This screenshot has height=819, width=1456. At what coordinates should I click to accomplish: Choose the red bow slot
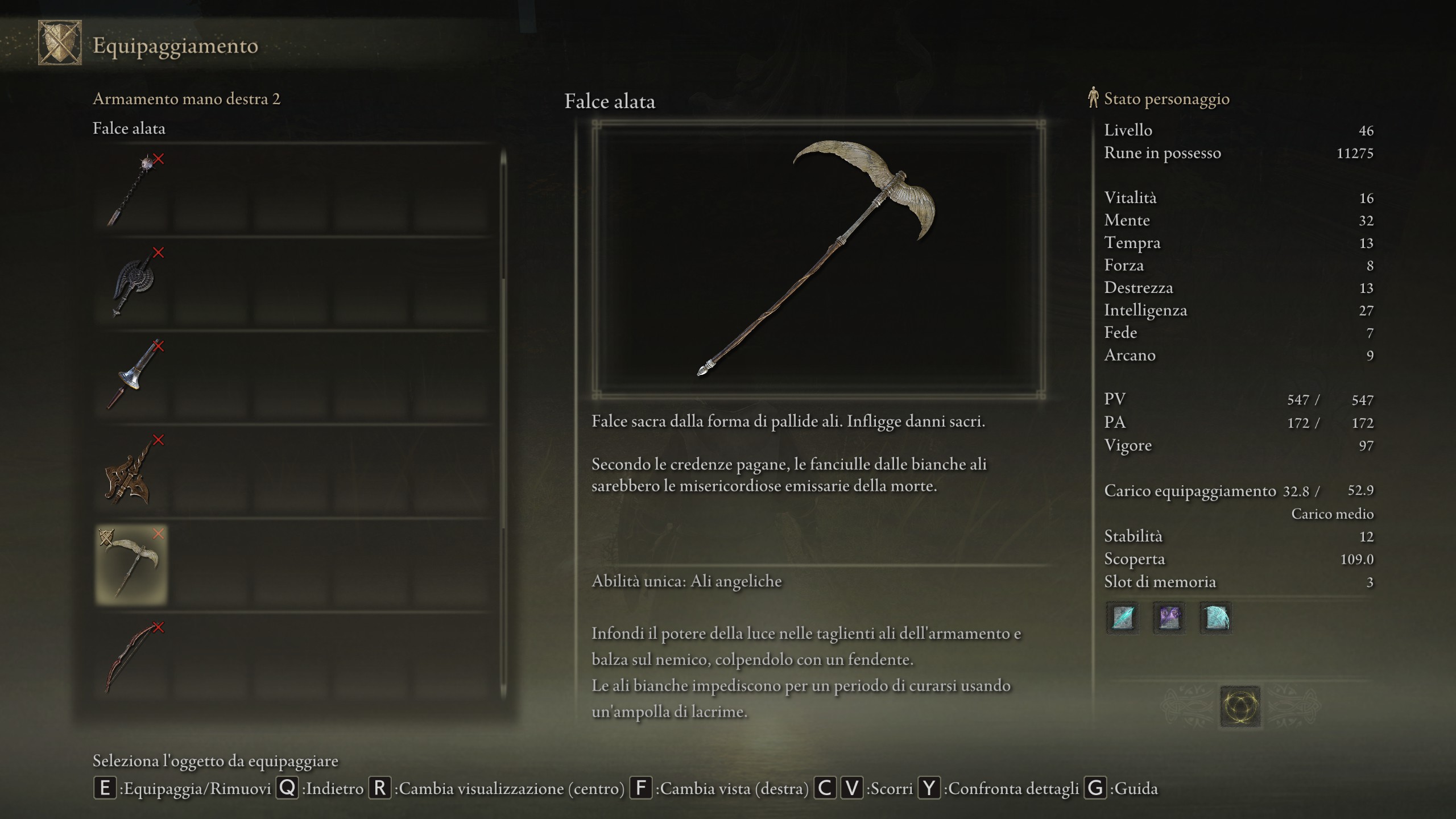click(x=132, y=657)
